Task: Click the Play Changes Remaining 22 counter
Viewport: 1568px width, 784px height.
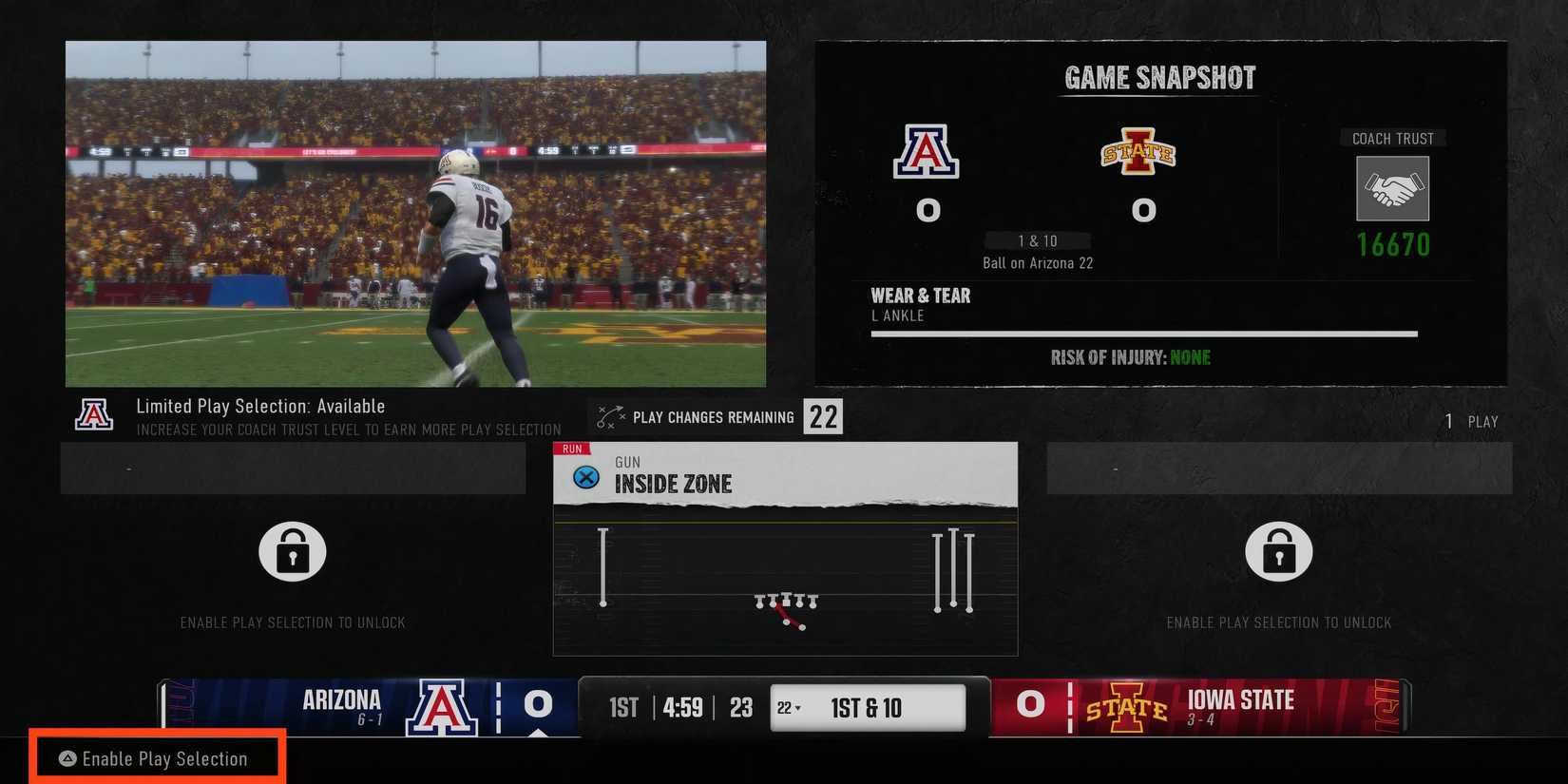Action: [823, 416]
